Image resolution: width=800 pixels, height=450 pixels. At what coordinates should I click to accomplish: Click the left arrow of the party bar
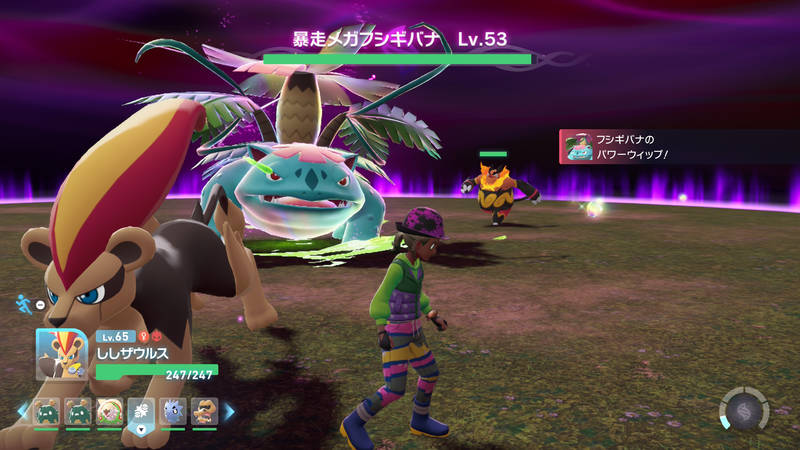(x=23, y=411)
